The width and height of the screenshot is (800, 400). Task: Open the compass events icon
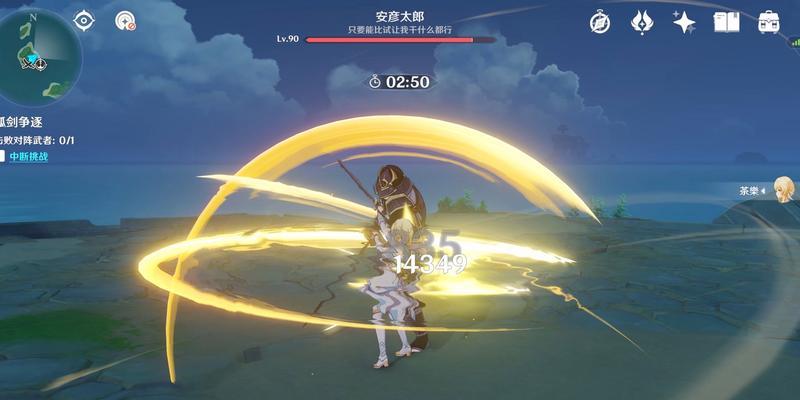[x=600, y=22]
